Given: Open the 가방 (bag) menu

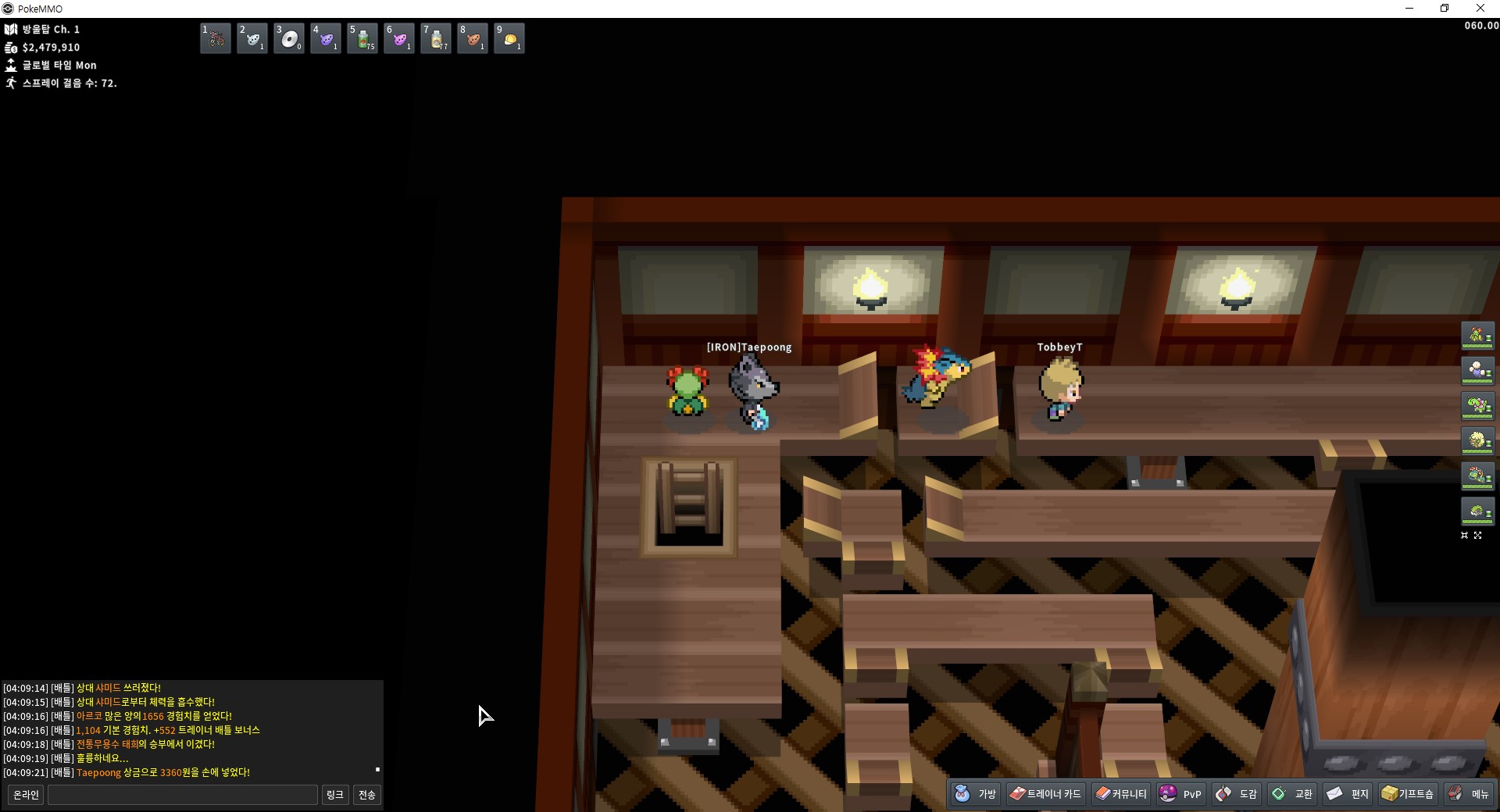Looking at the screenshot, I should (x=976, y=794).
